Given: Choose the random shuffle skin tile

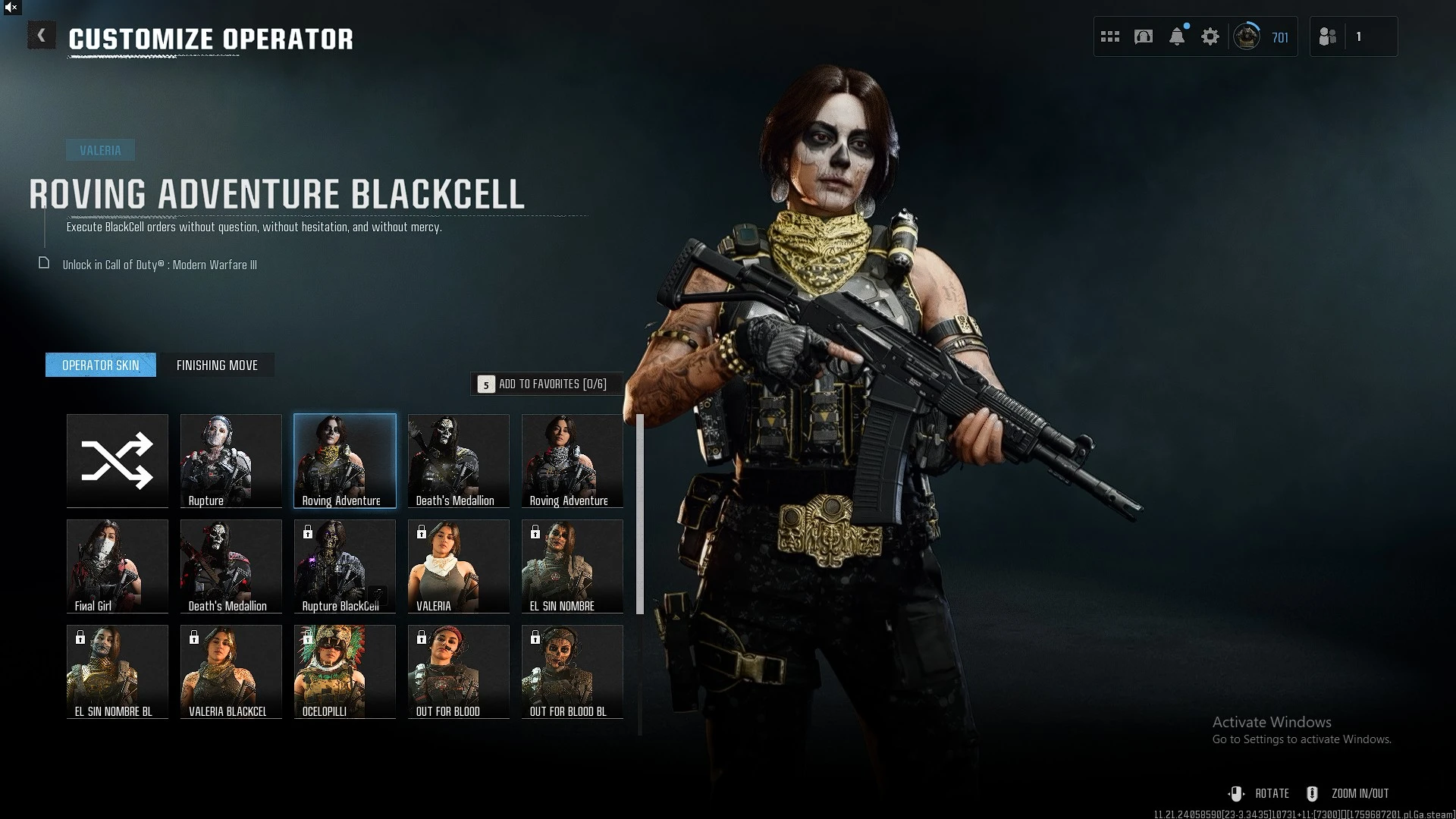Looking at the screenshot, I should tap(118, 460).
